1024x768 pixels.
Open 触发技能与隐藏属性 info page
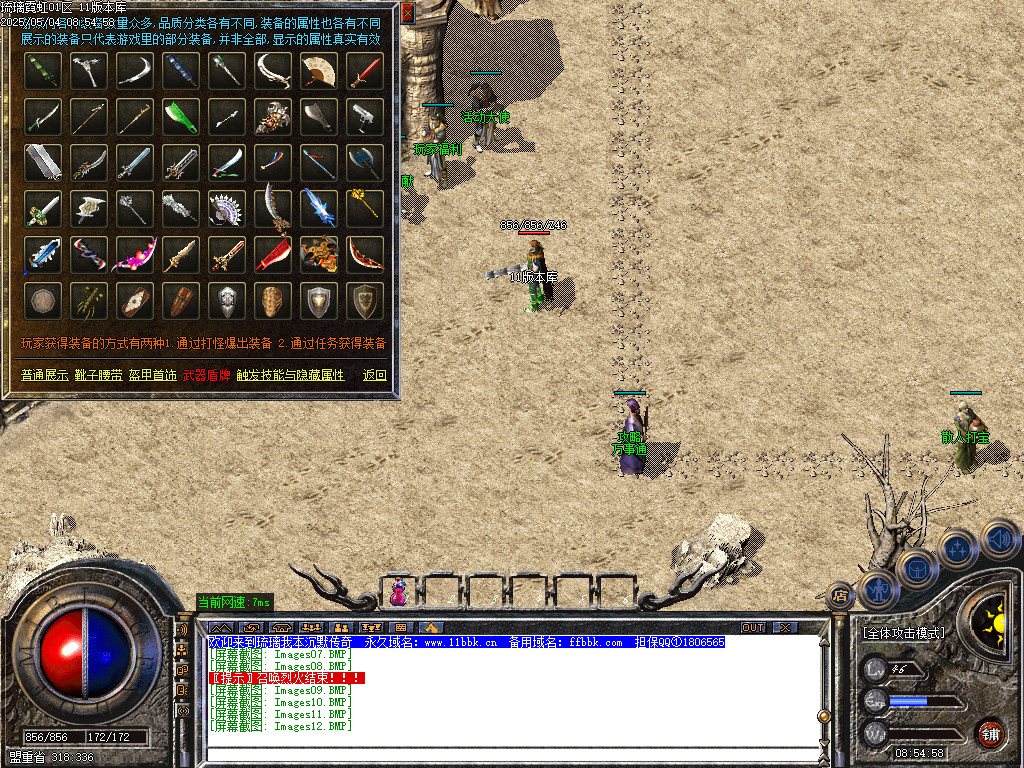(290, 375)
